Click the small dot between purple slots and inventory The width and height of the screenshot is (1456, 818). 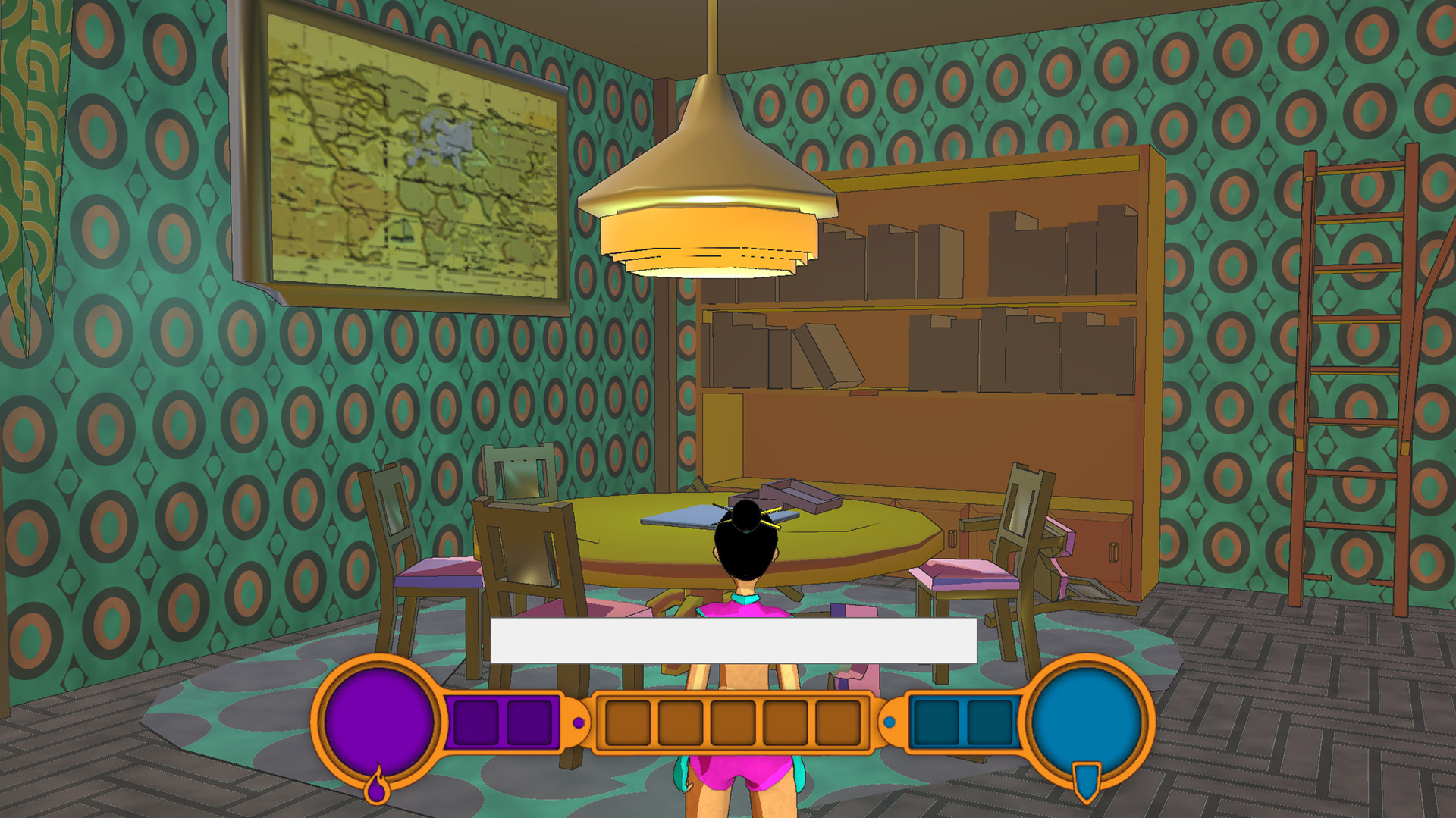(580, 721)
